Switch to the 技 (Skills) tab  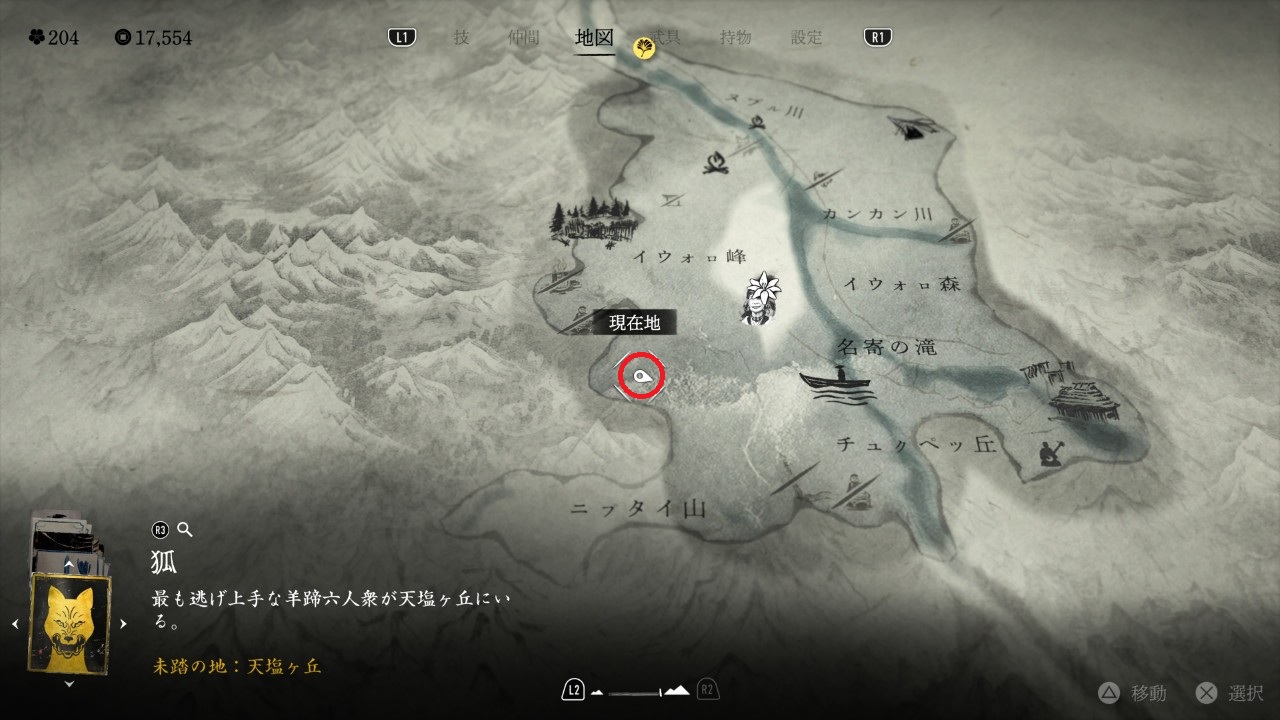[x=461, y=38]
